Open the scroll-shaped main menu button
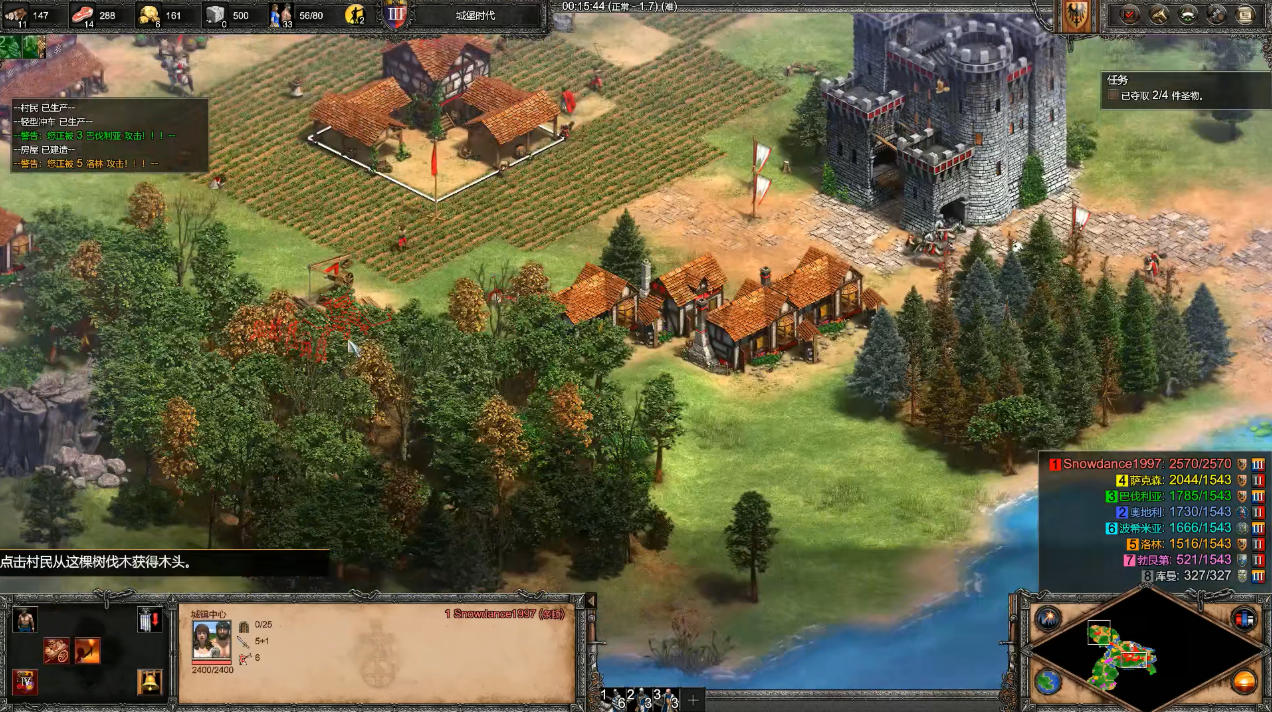This screenshot has height=712, width=1272. click(1245, 15)
